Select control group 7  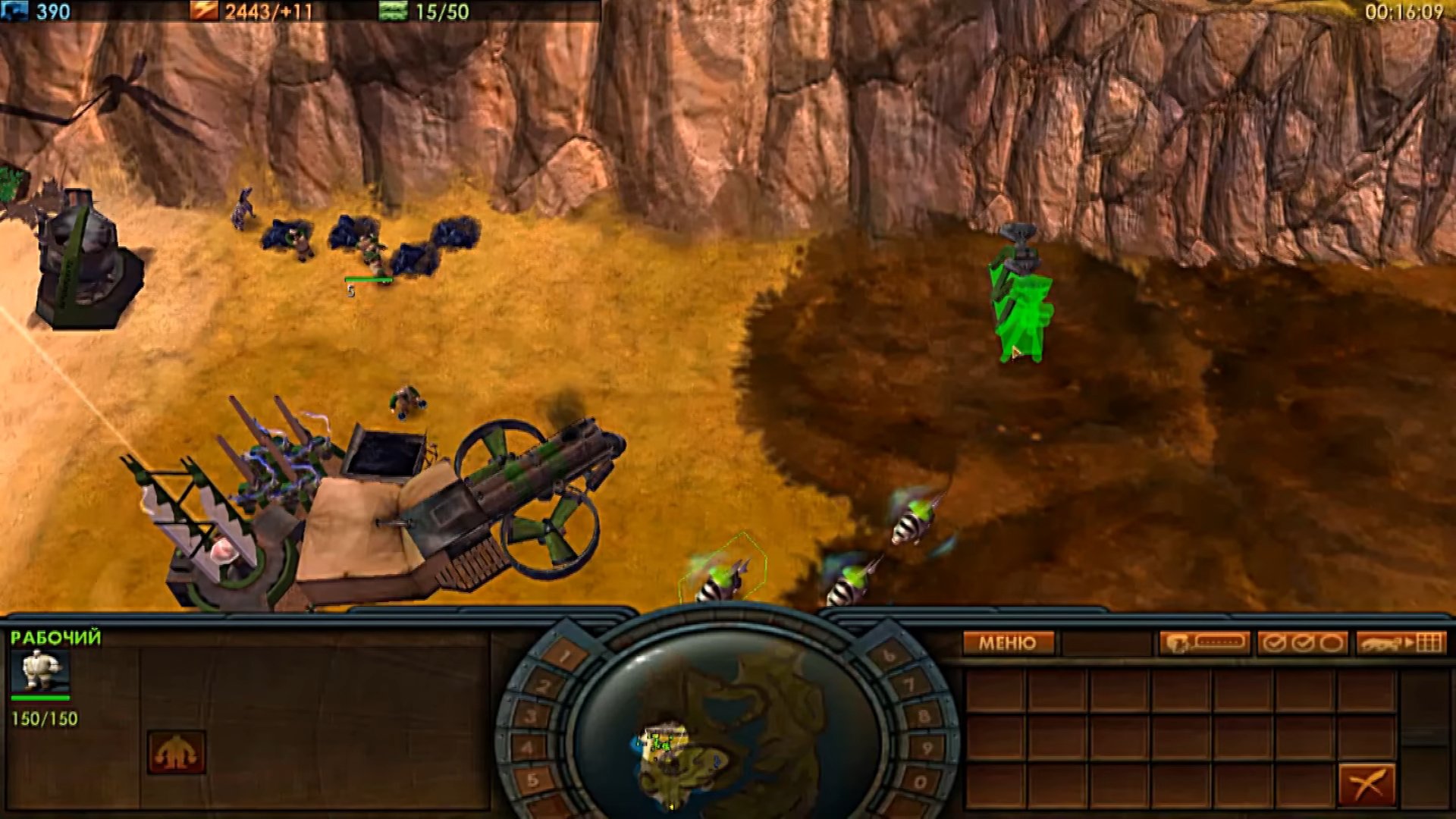click(910, 687)
